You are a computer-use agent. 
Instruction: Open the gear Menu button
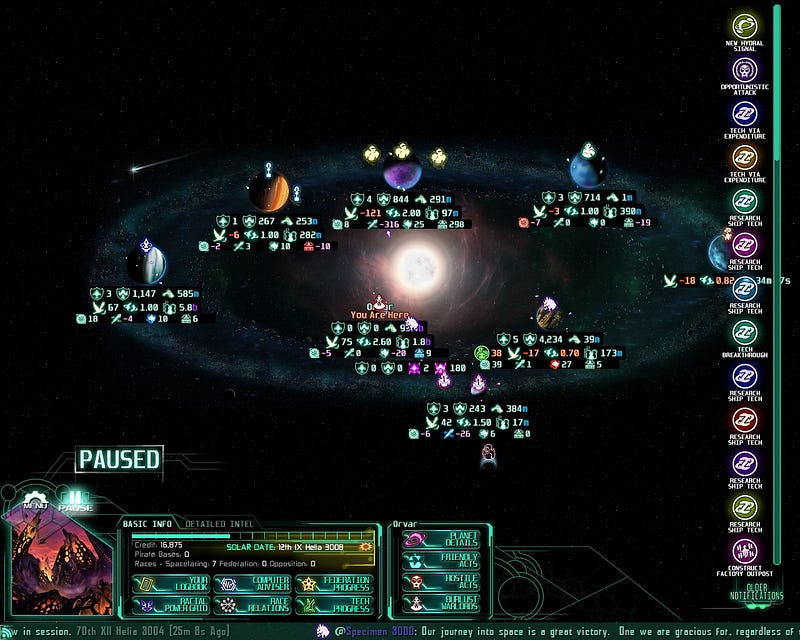click(36, 500)
